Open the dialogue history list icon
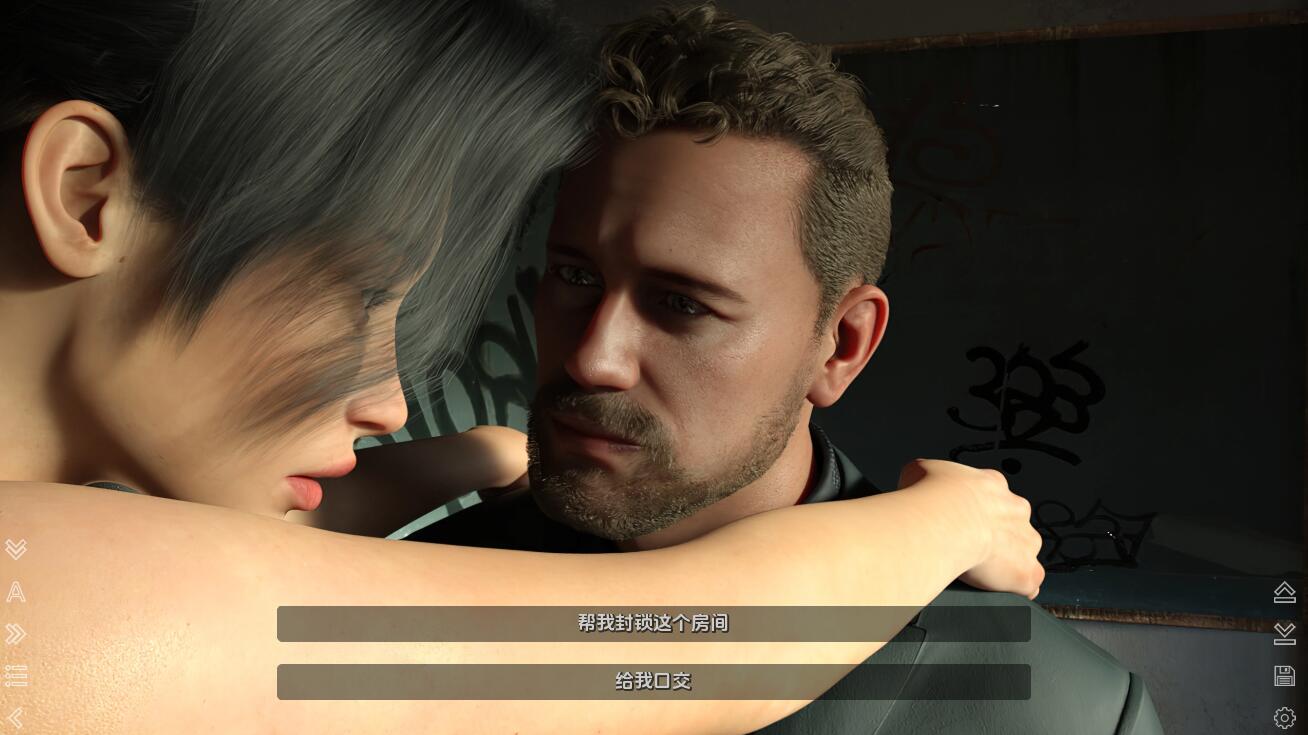Viewport: 1308px width, 735px height. pyautogui.click(x=16, y=676)
